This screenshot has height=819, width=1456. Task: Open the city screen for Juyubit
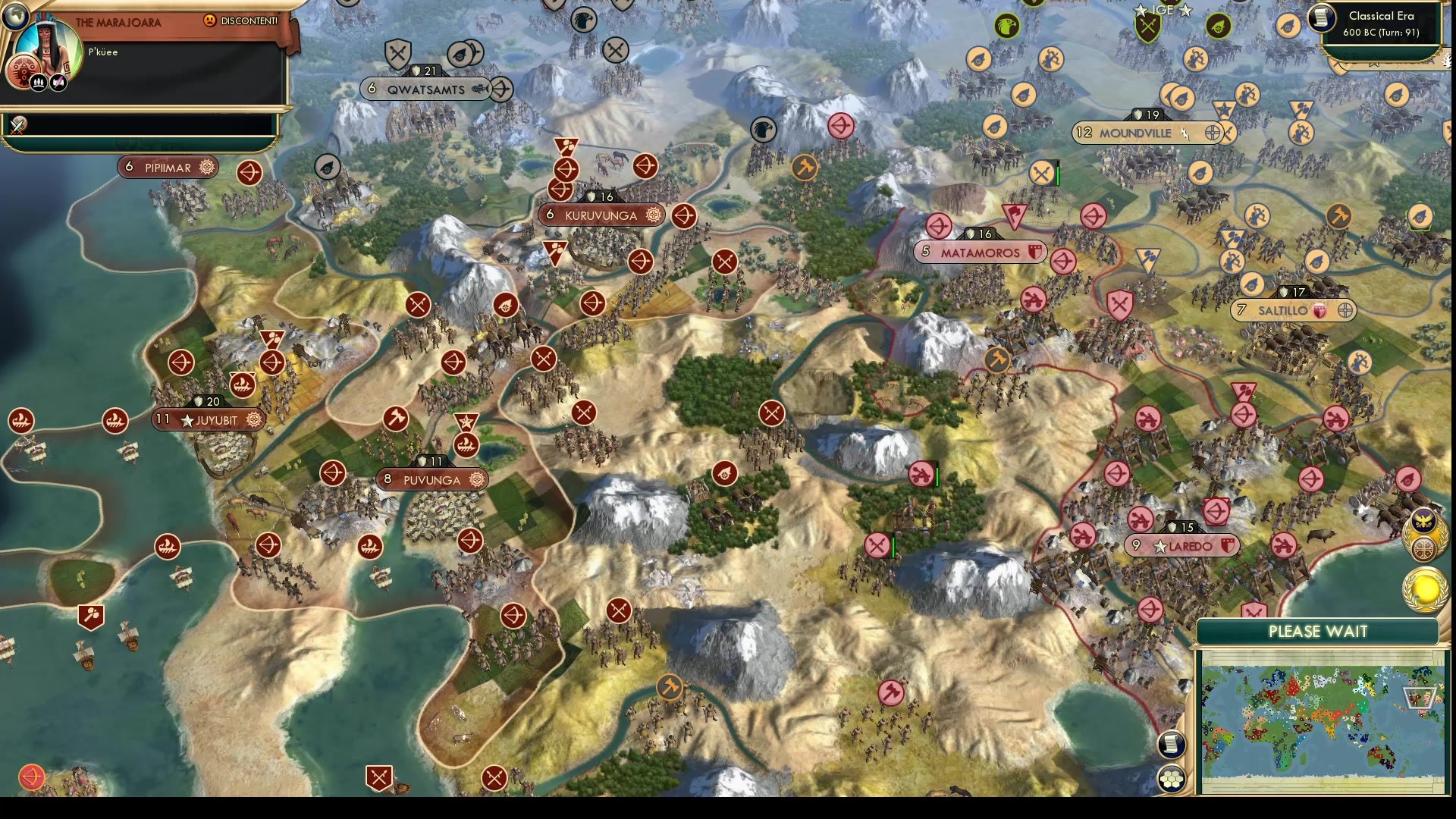209,420
